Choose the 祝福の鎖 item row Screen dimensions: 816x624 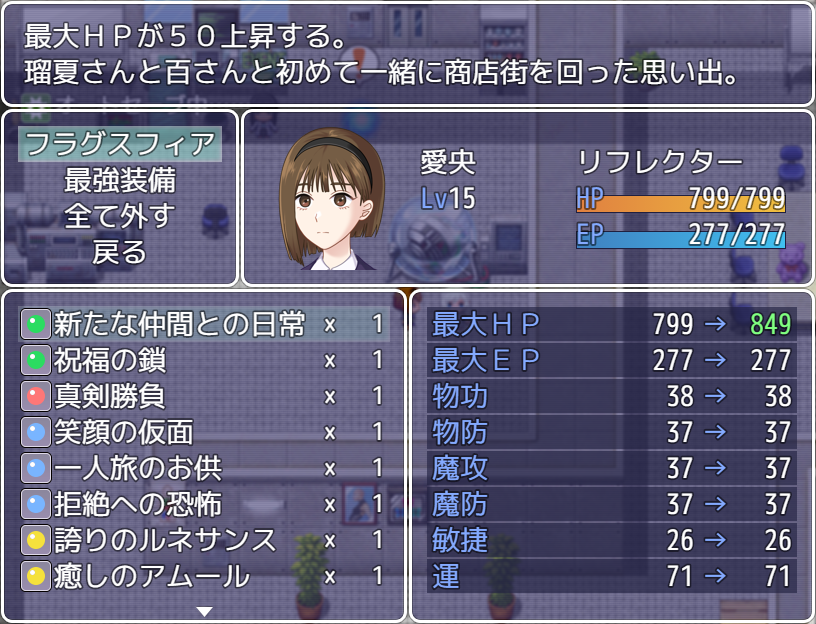pyautogui.click(x=204, y=360)
